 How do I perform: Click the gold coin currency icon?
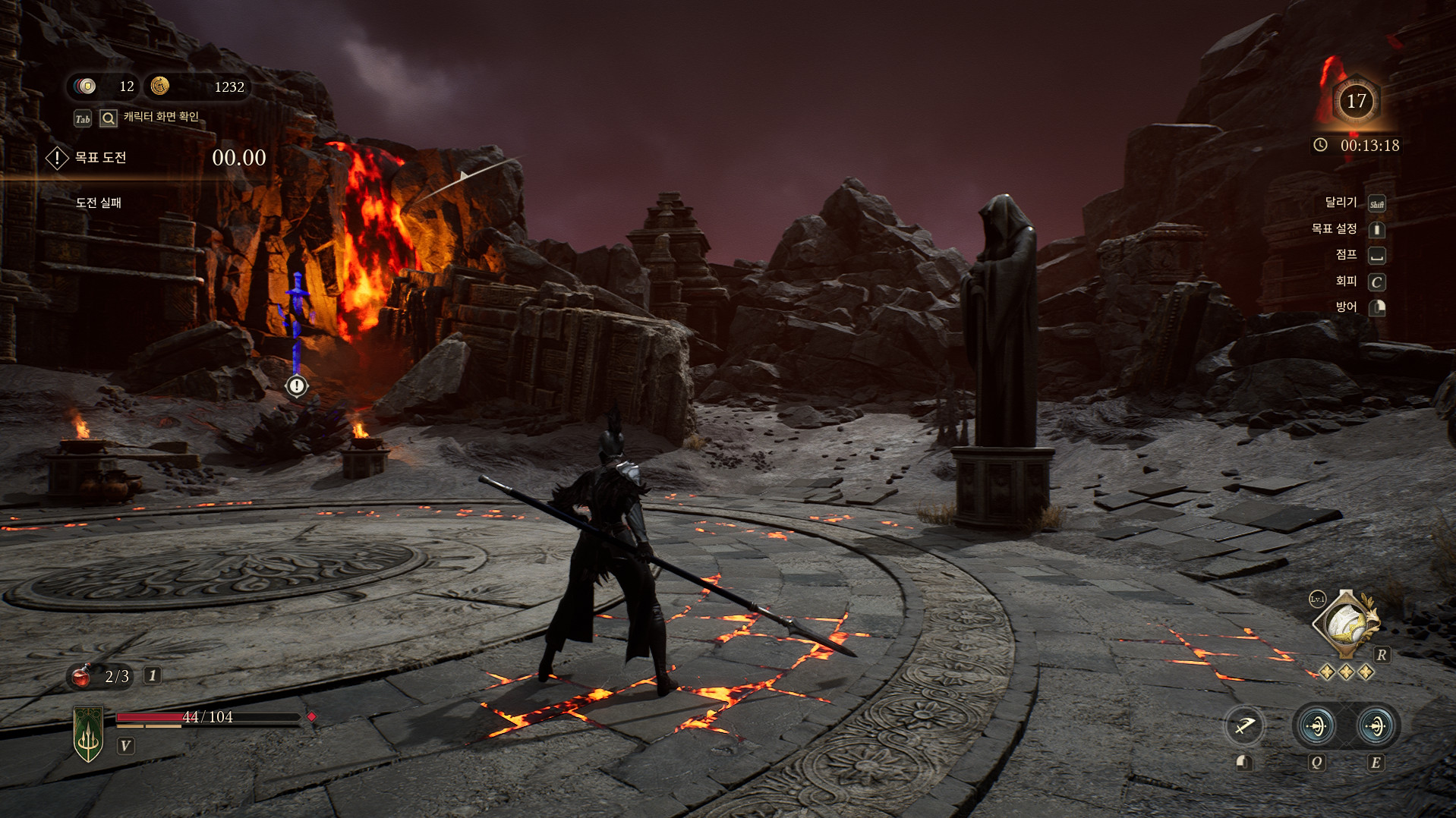click(159, 87)
